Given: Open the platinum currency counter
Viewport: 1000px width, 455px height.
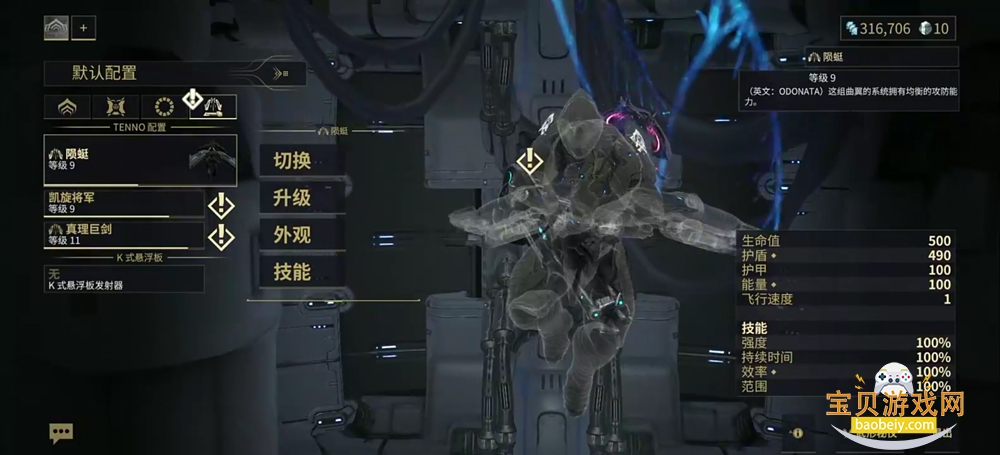Looking at the screenshot, I should pos(936,28).
